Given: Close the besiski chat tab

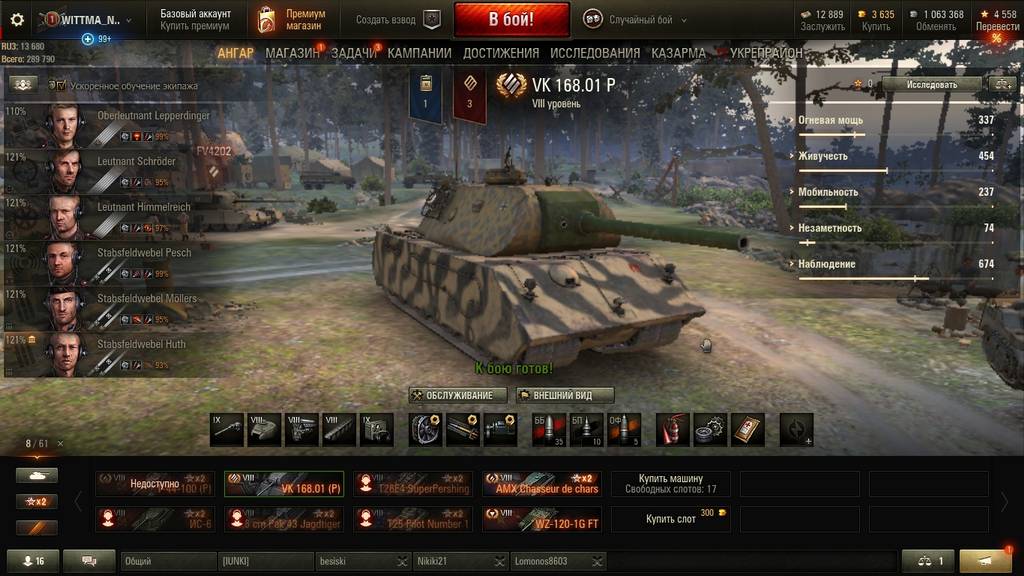Looking at the screenshot, I should tap(402, 562).
